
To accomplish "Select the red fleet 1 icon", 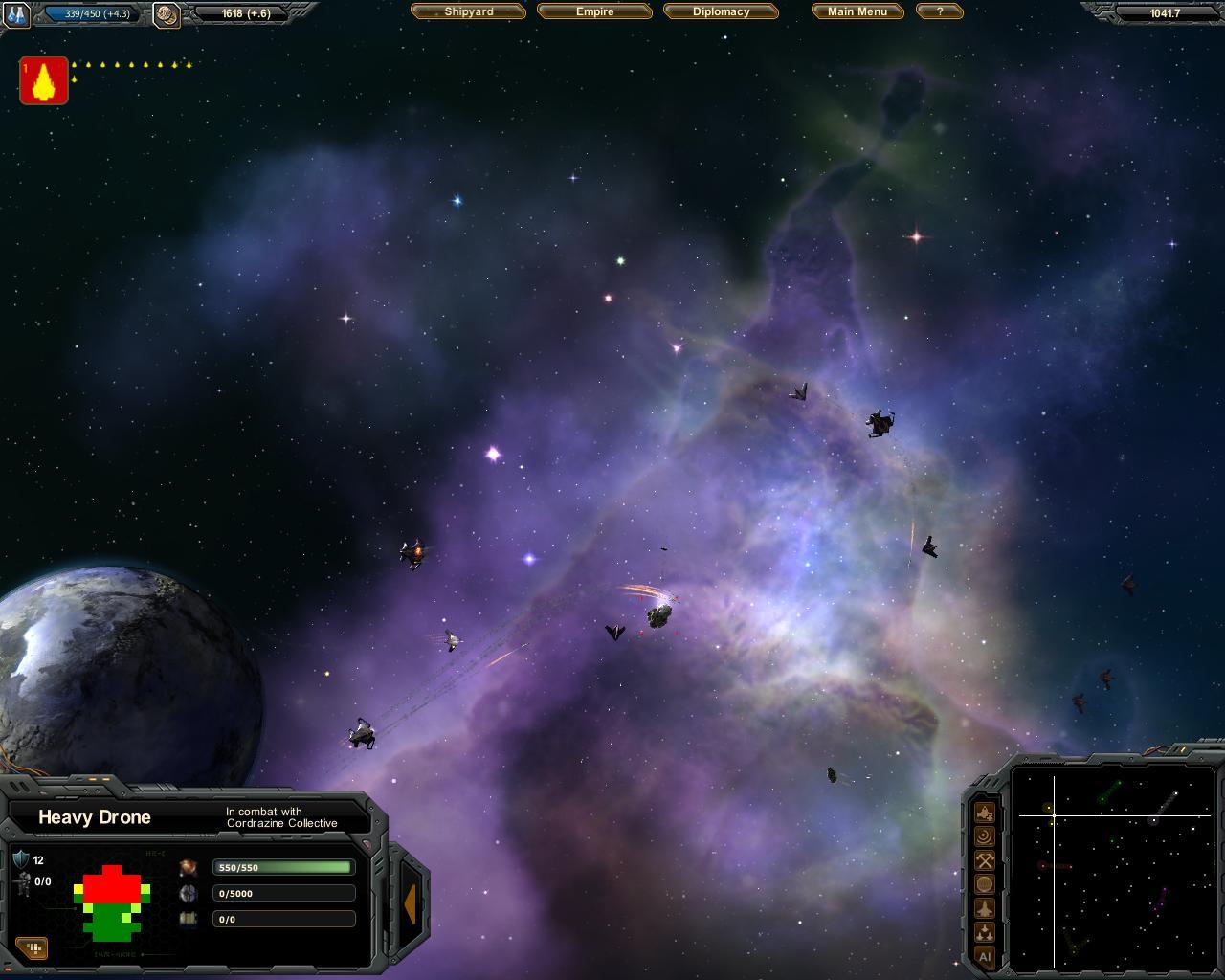I will click(x=43, y=80).
